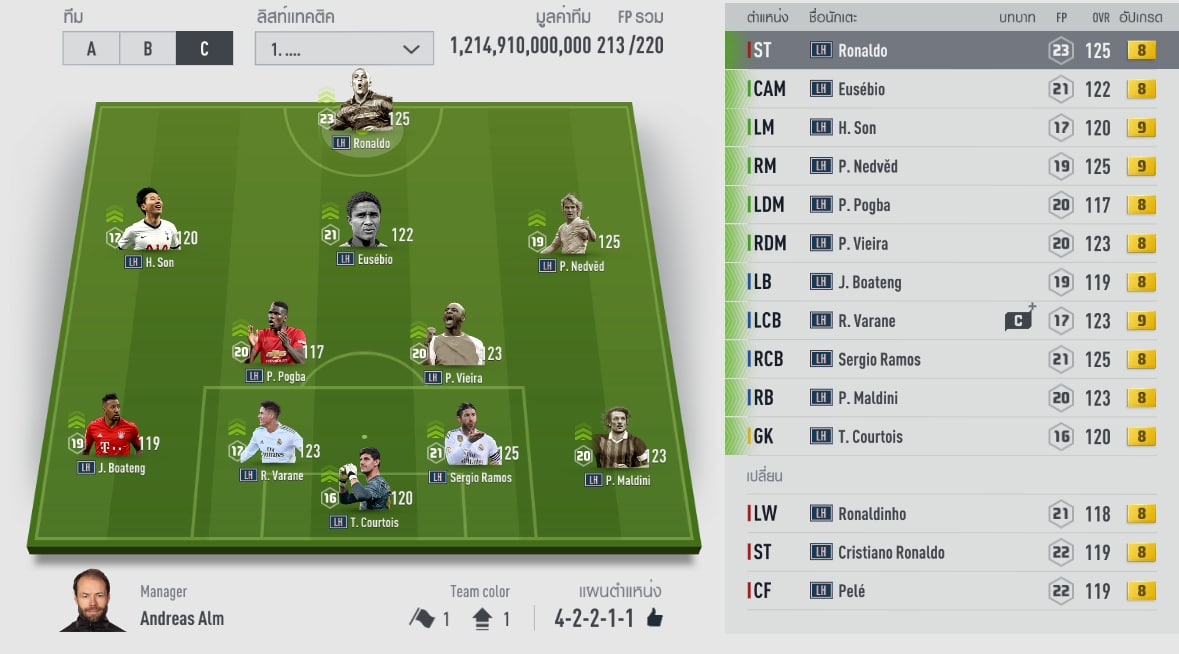Pick J. Boateng's card on the pitch

(x=112, y=432)
